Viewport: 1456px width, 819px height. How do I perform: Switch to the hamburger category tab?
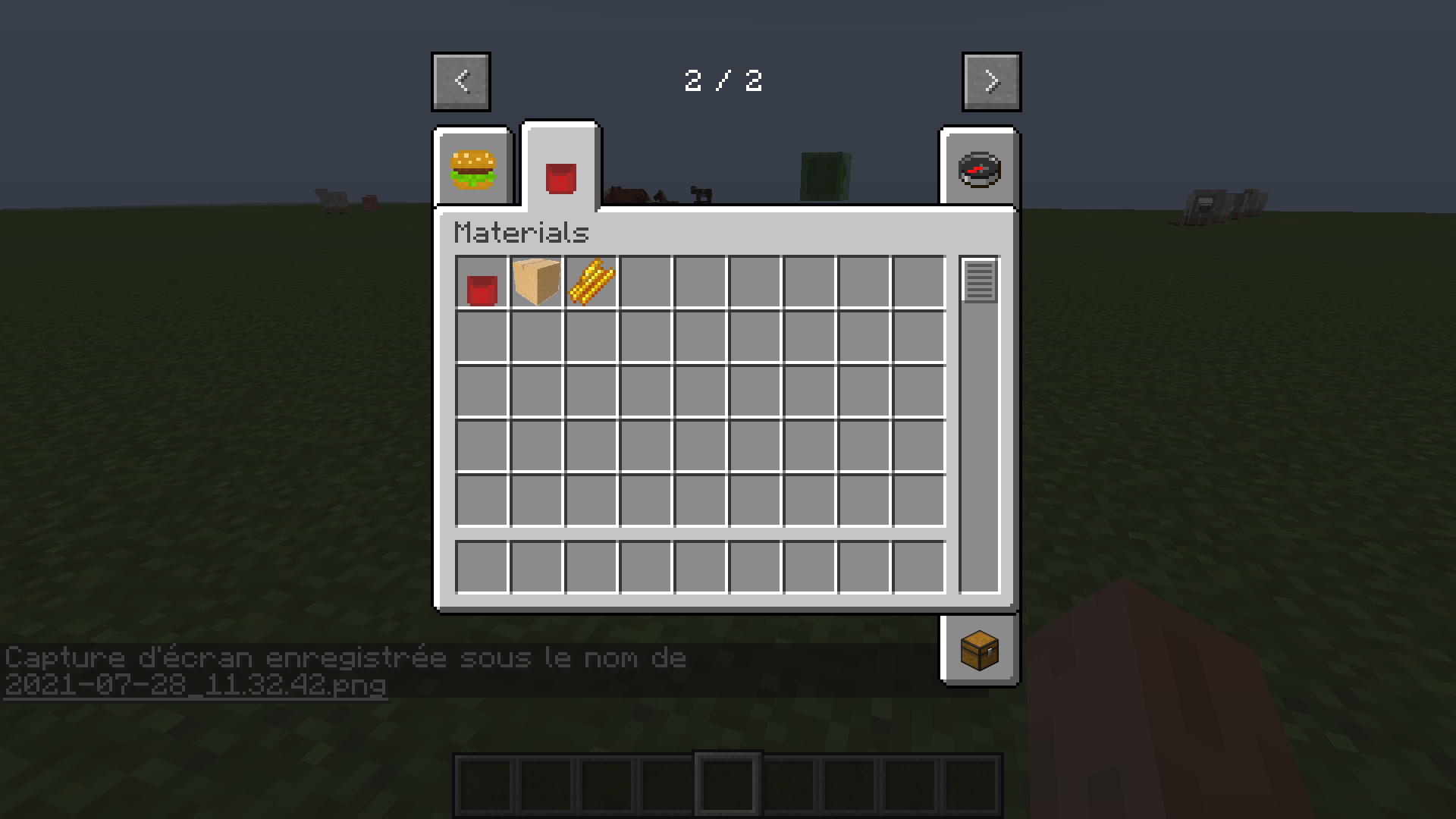(472, 168)
